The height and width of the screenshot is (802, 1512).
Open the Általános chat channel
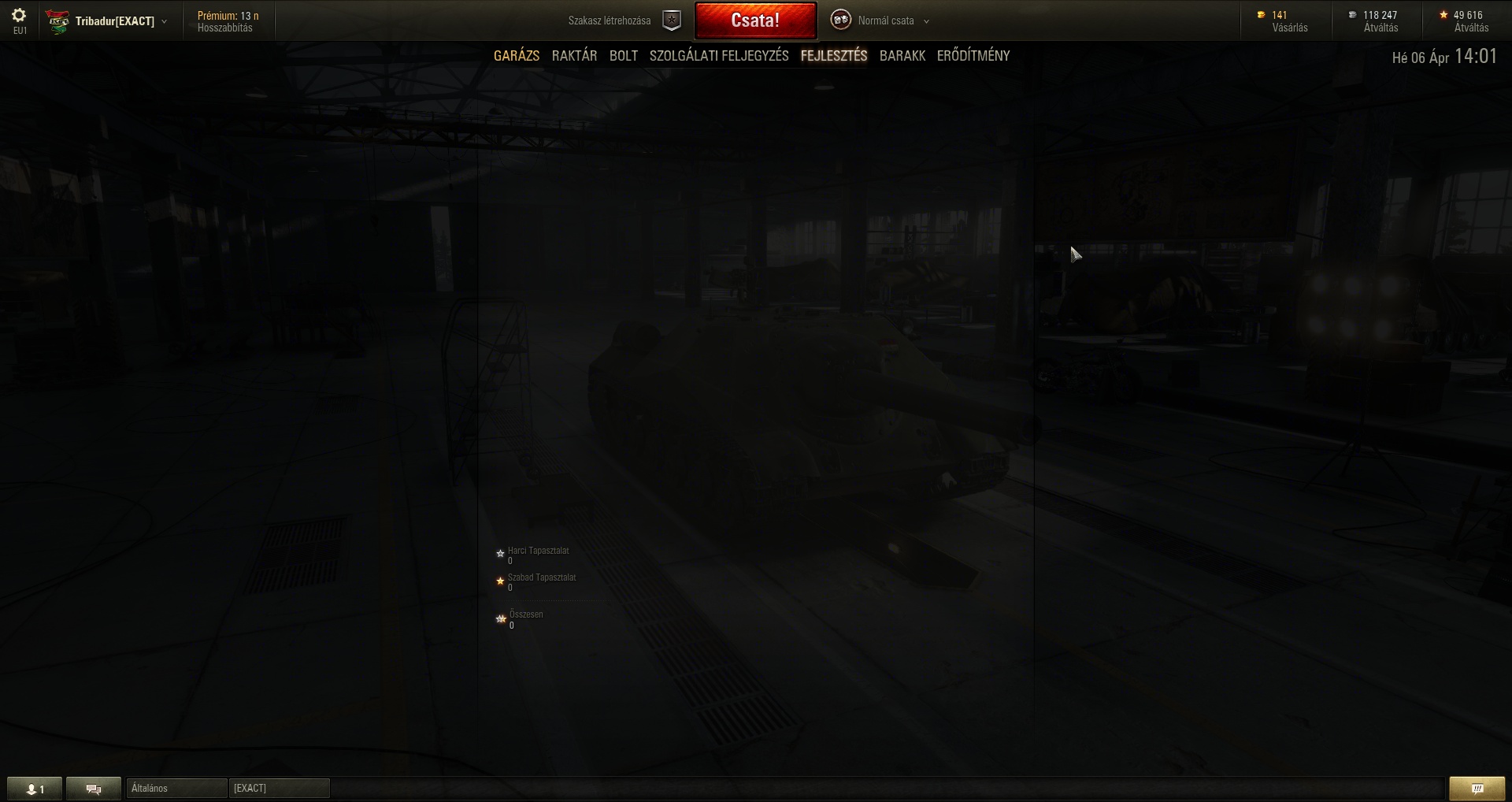point(176,789)
